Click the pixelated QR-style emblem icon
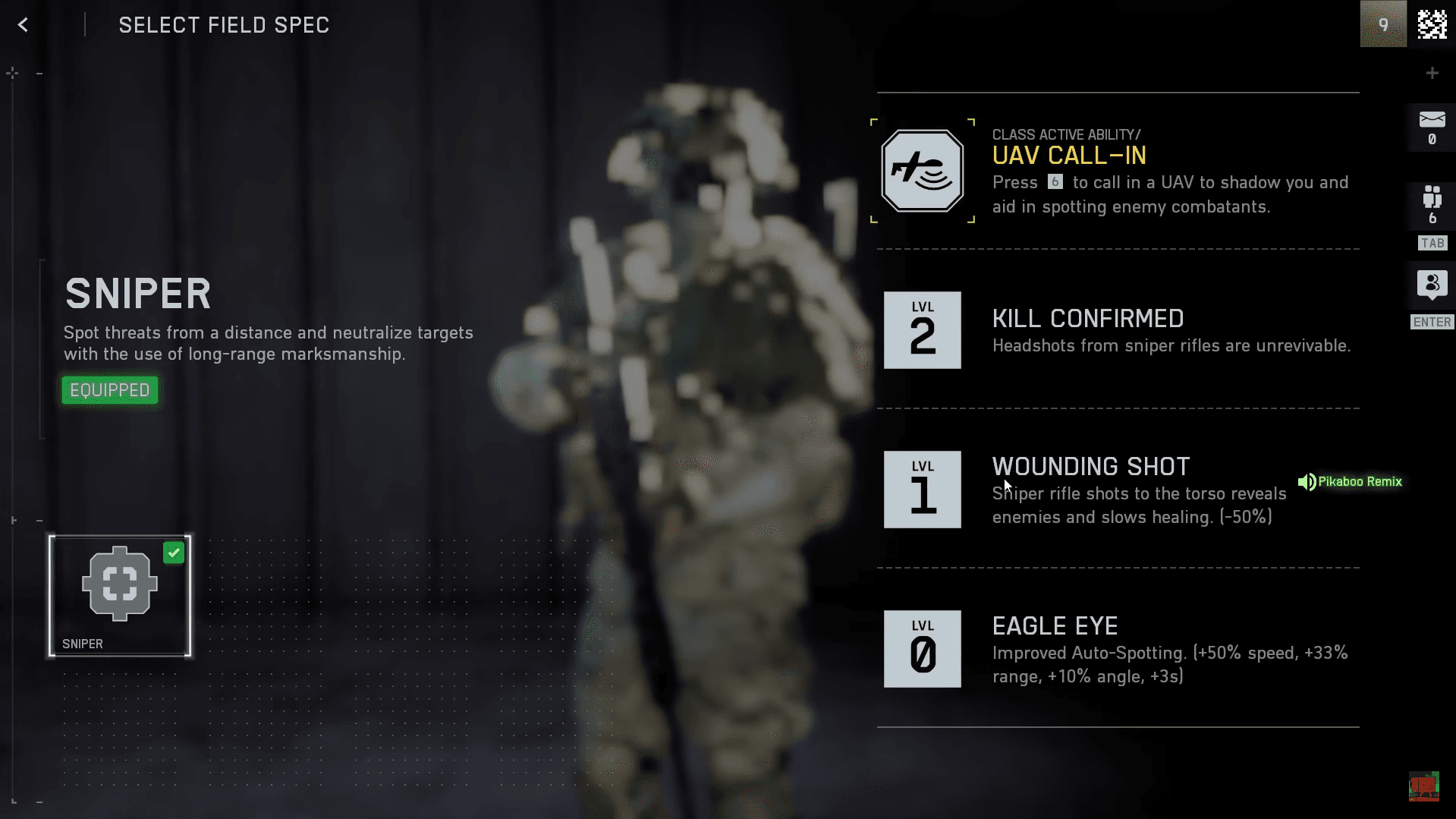The height and width of the screenshot is (819, 1456). click(1432, 25)
